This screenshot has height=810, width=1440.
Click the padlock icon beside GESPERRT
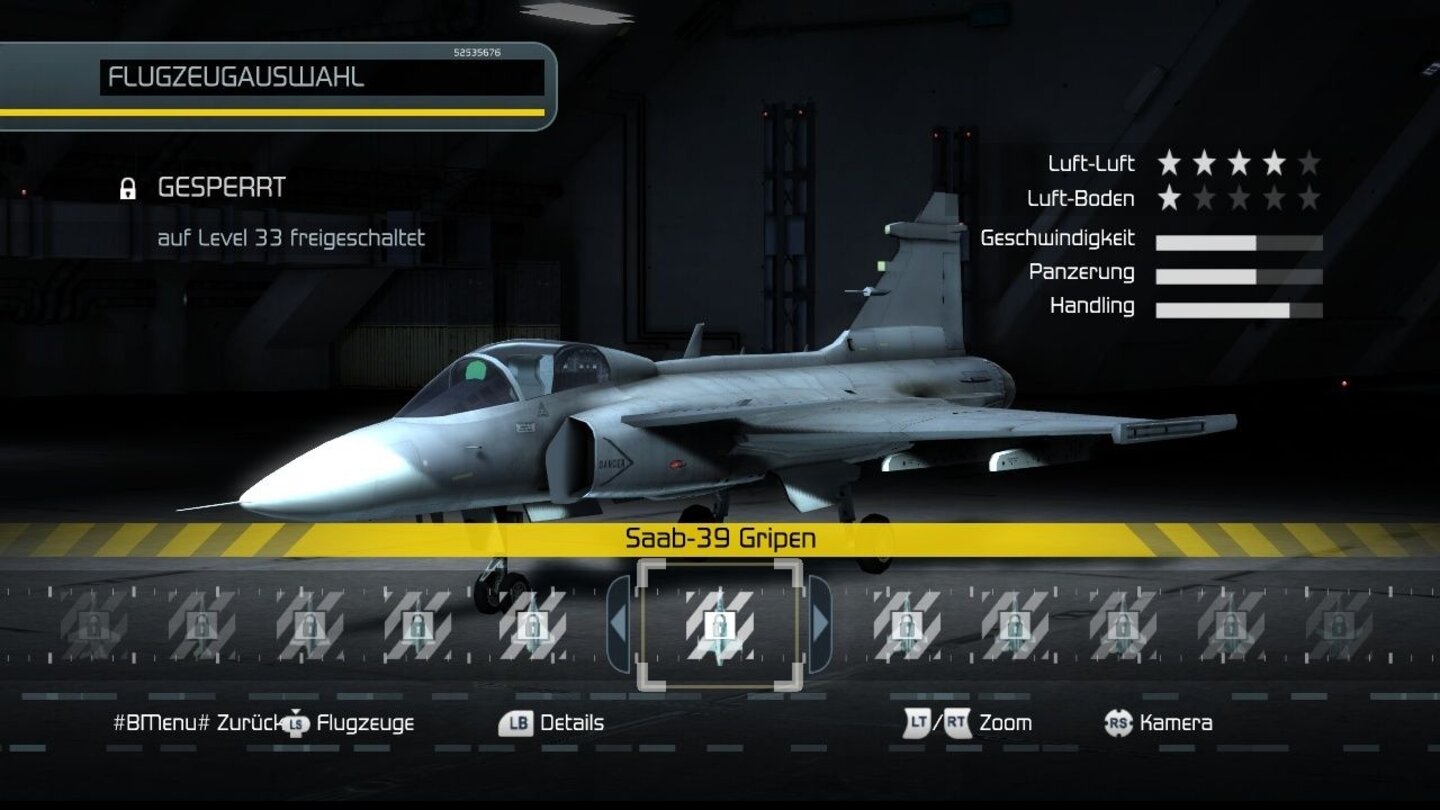coord(128,187)
